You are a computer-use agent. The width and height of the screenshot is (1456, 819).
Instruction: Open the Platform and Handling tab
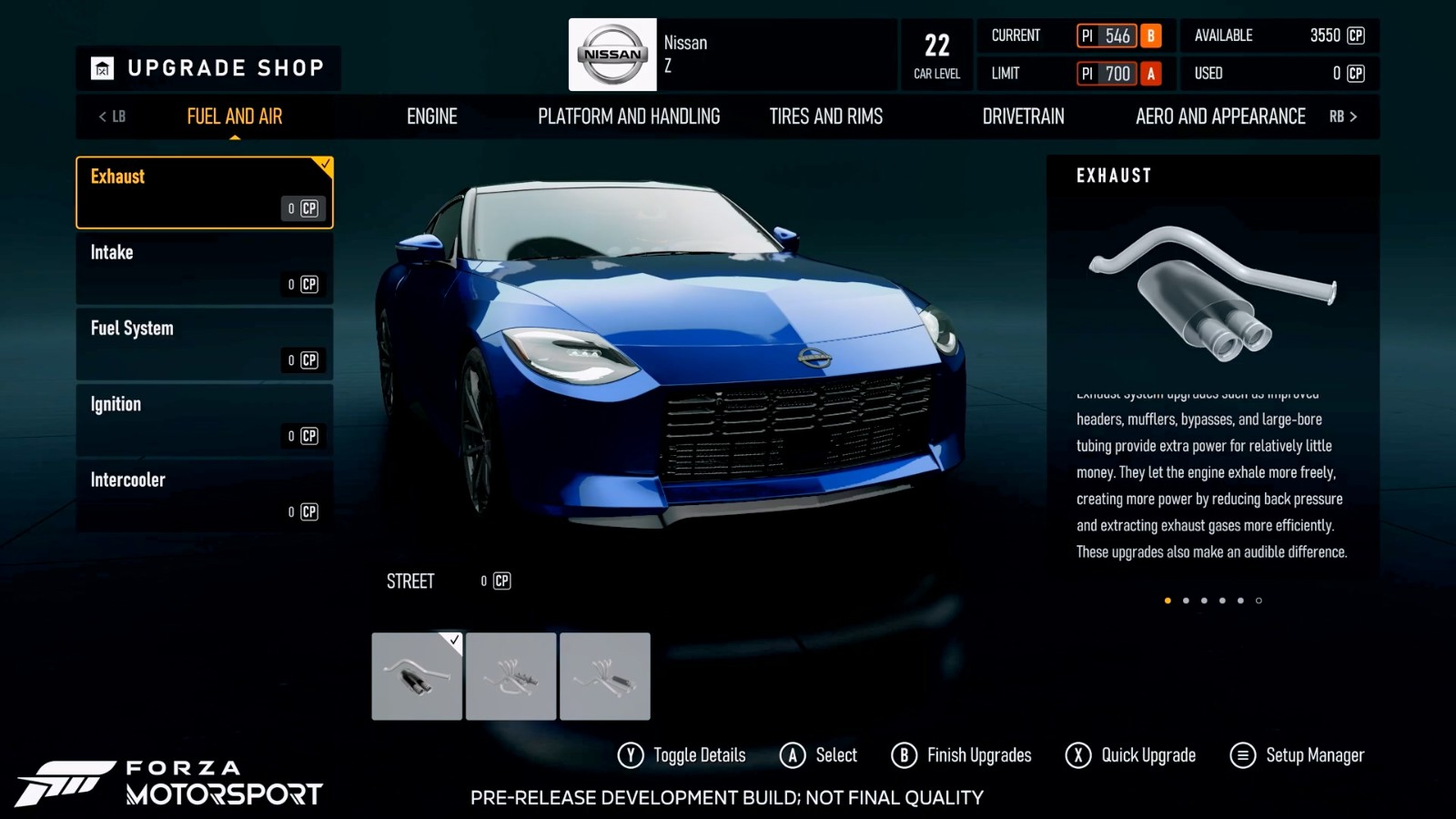point(629,116)
